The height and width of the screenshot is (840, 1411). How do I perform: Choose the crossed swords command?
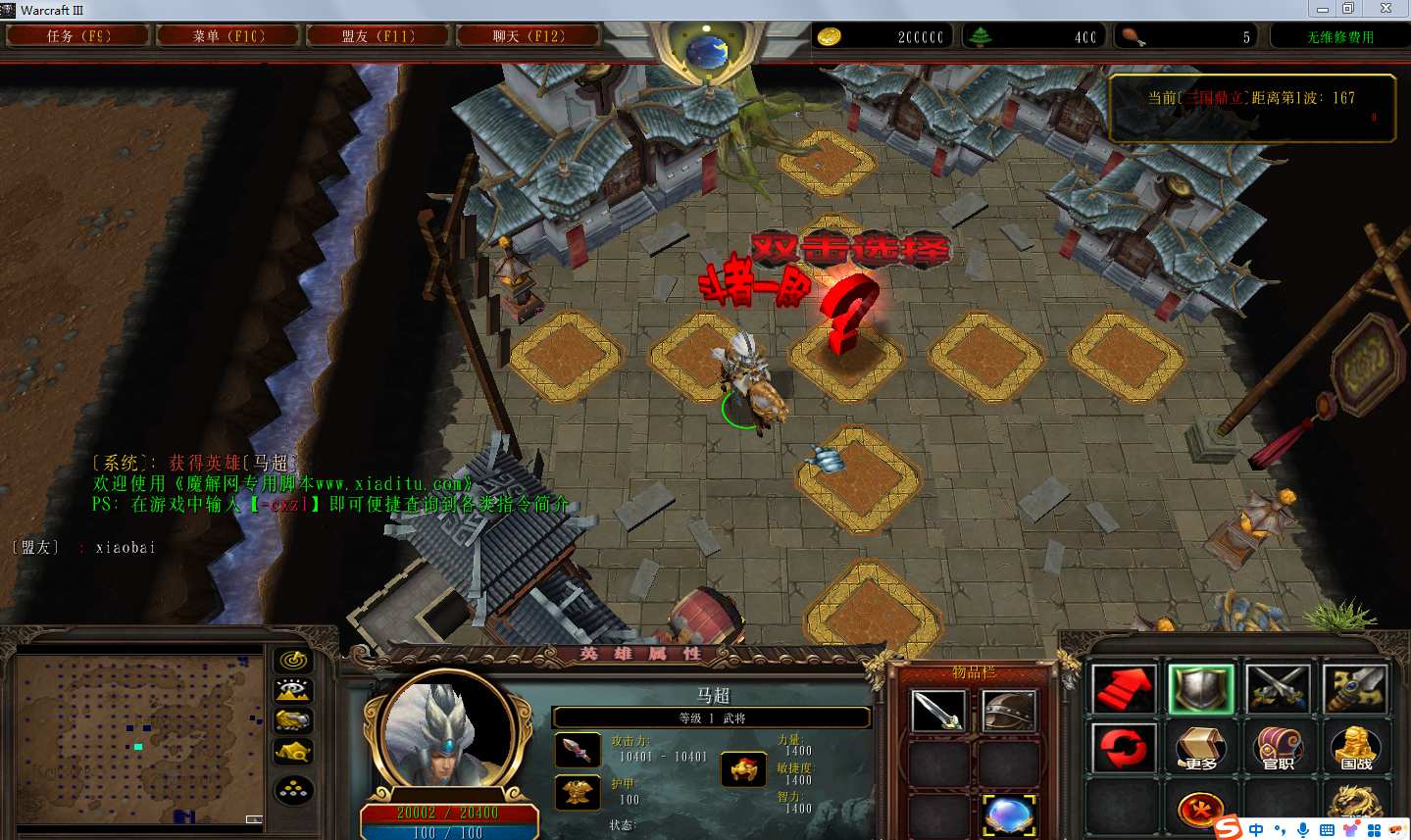click(x=1279, y=688)
